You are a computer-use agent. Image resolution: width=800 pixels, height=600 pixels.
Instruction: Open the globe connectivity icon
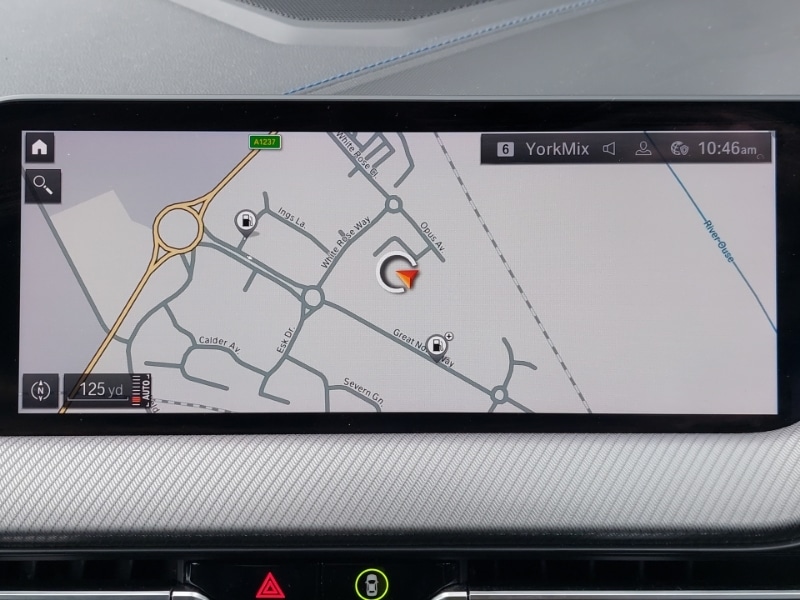coord(679,149)
